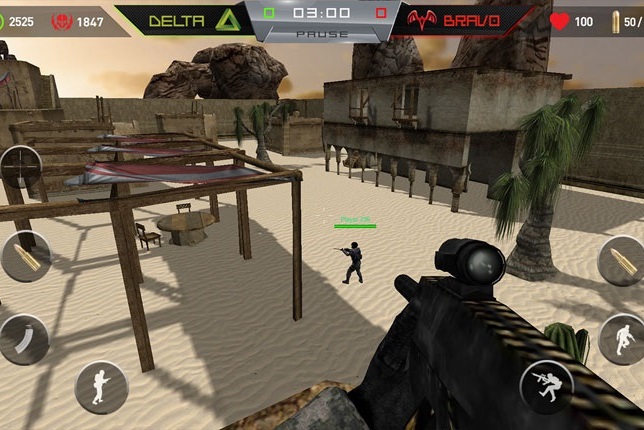Tap the standing soldier stance button

pyautogui.click(x=101, y=387)
